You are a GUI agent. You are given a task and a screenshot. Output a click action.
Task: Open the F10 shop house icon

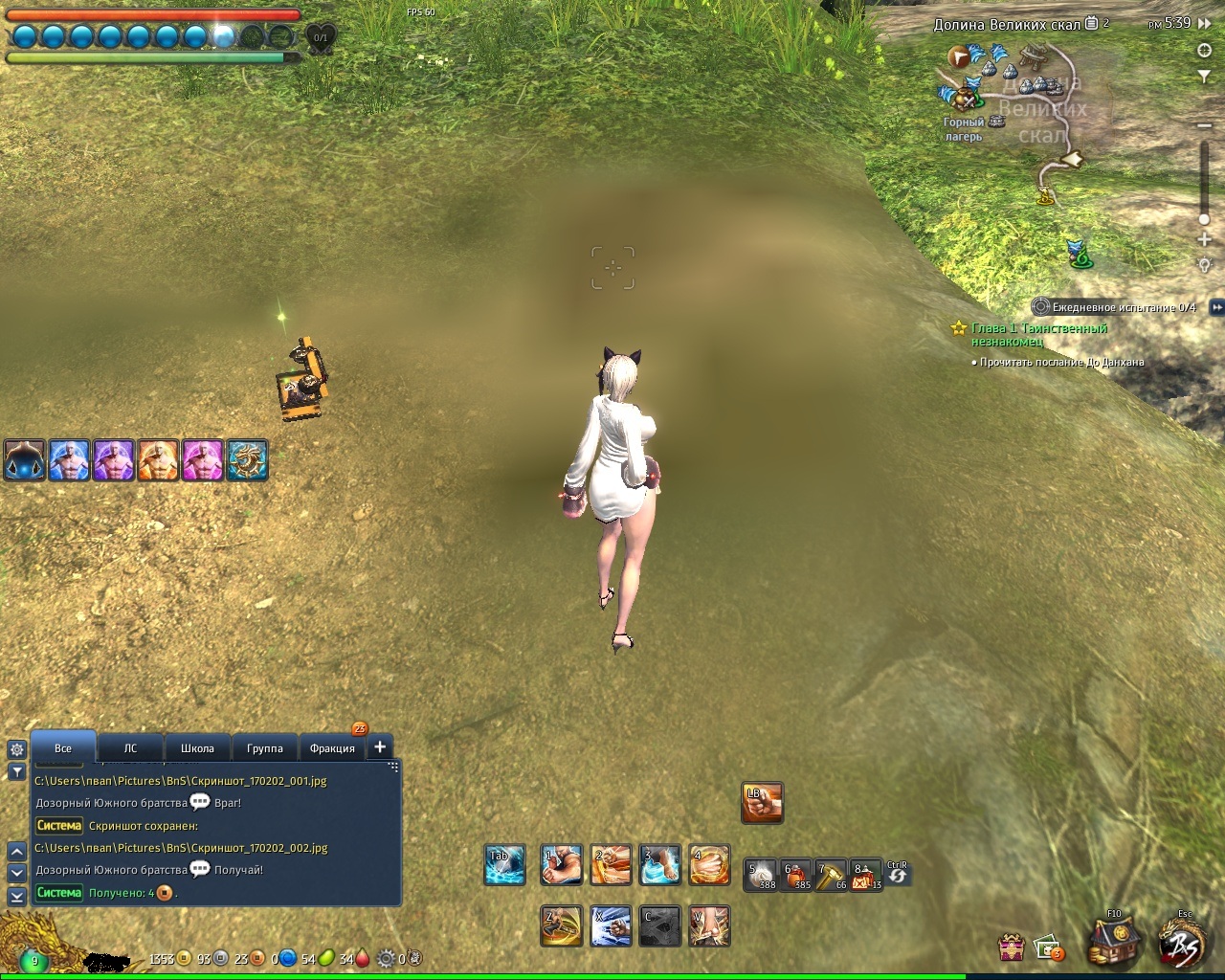pyautogui.click(x=1114, y=941)
